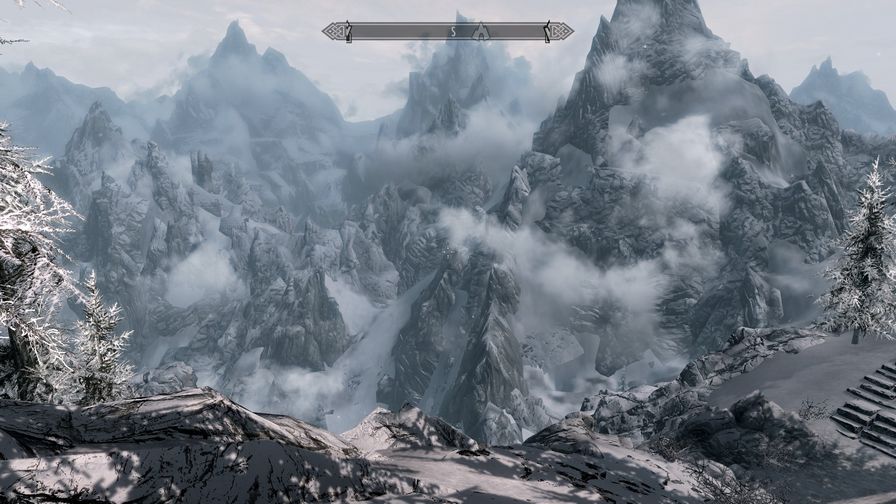Click the location marker icon on the compass

pos(481,31)
